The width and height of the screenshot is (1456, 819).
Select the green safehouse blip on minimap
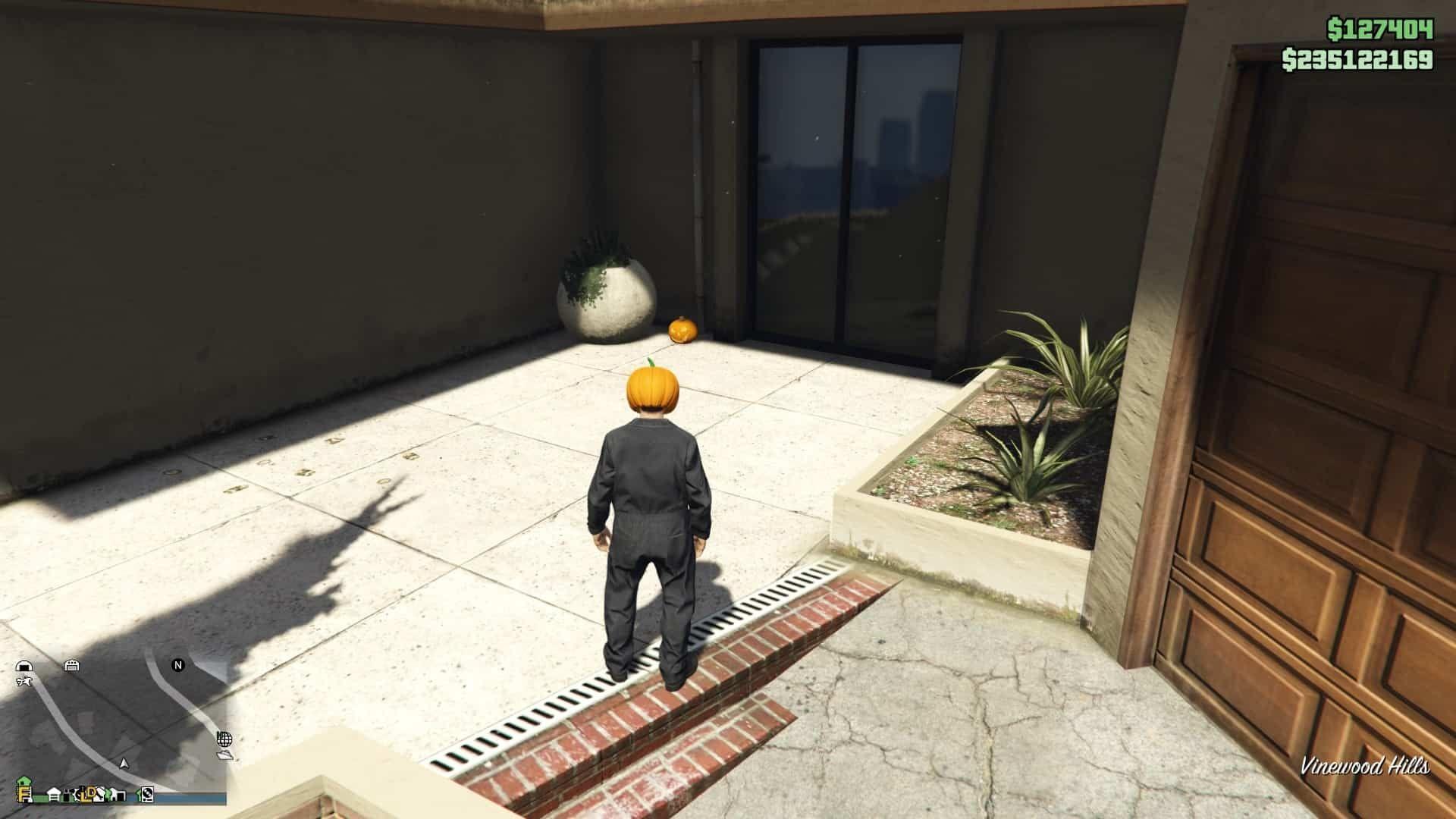pos(24,781)
